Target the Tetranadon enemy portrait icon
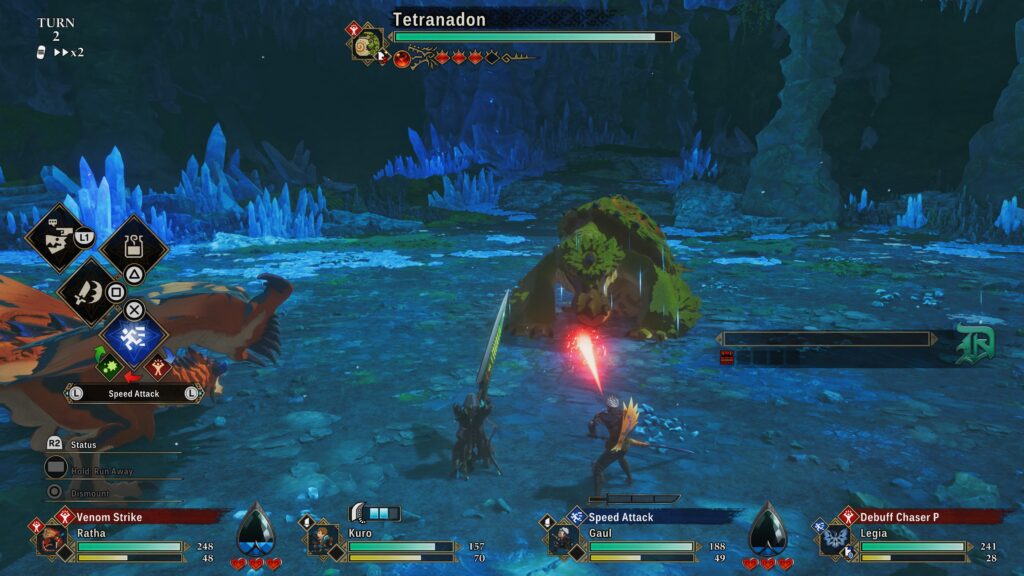The height and width of the screenshot is (576, 1024). tap(368, 45)
